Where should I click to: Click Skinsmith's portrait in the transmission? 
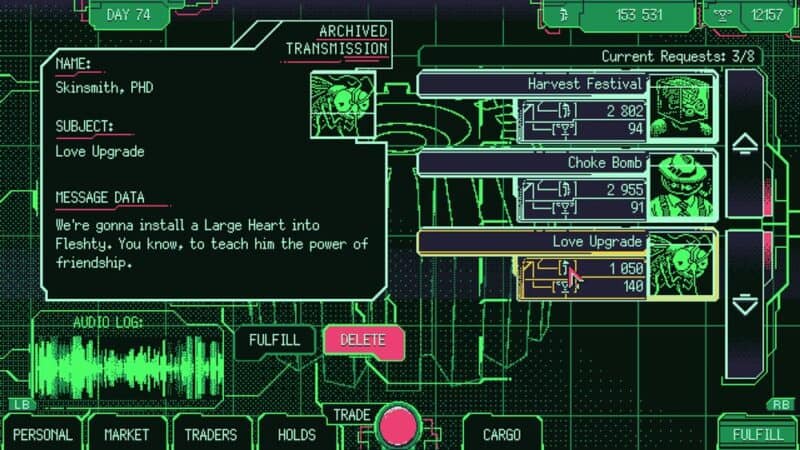(x=340, y=105)
